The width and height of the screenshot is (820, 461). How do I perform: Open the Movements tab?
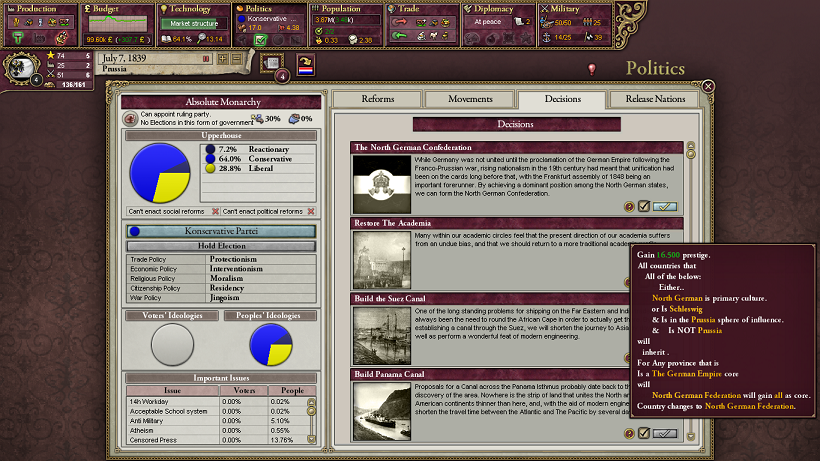pyautogui.click(x=470, y=99)
